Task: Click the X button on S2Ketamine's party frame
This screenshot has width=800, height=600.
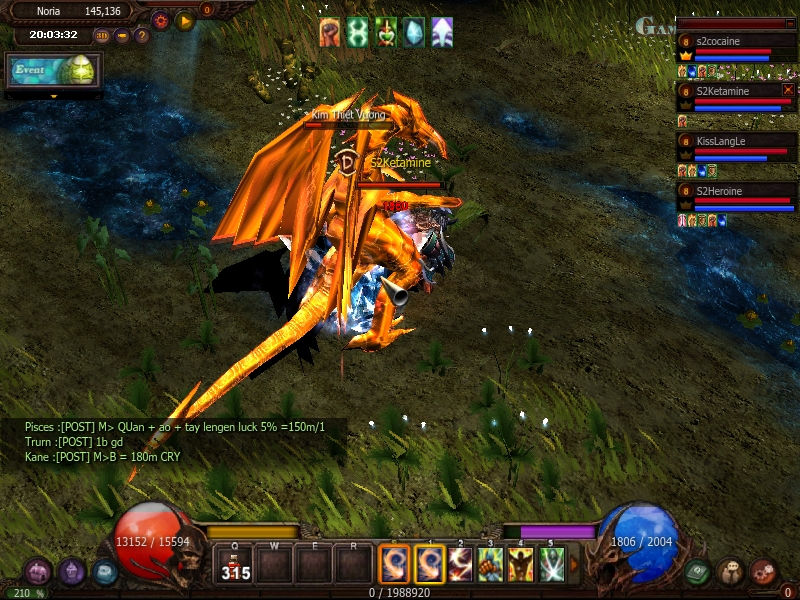Action: (788, 90)
